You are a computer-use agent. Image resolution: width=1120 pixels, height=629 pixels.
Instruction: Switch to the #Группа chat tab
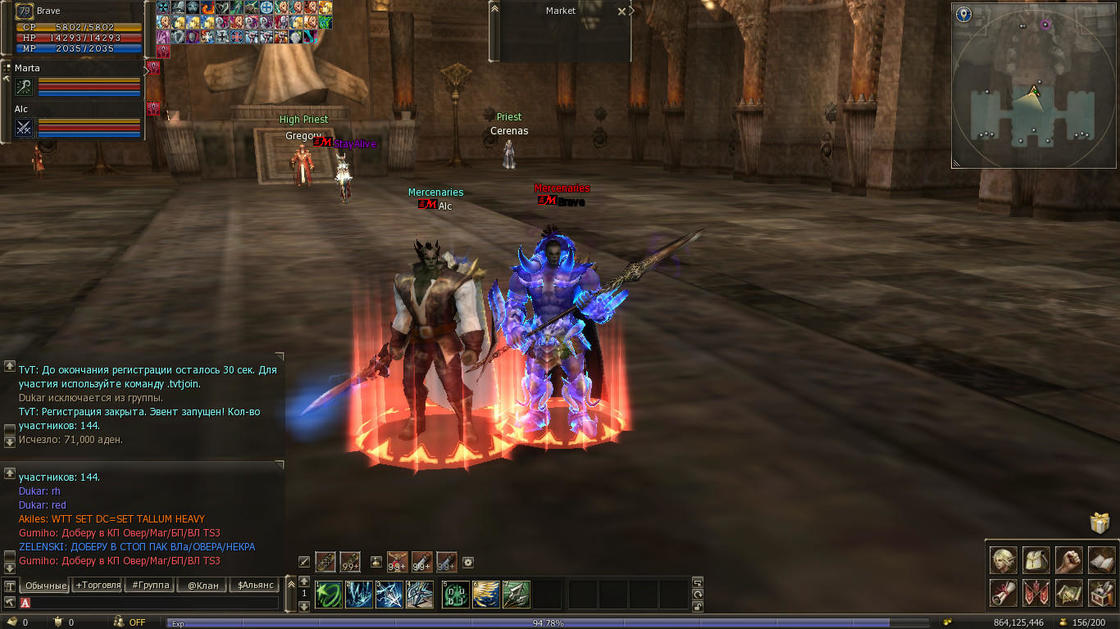[150, 585]
